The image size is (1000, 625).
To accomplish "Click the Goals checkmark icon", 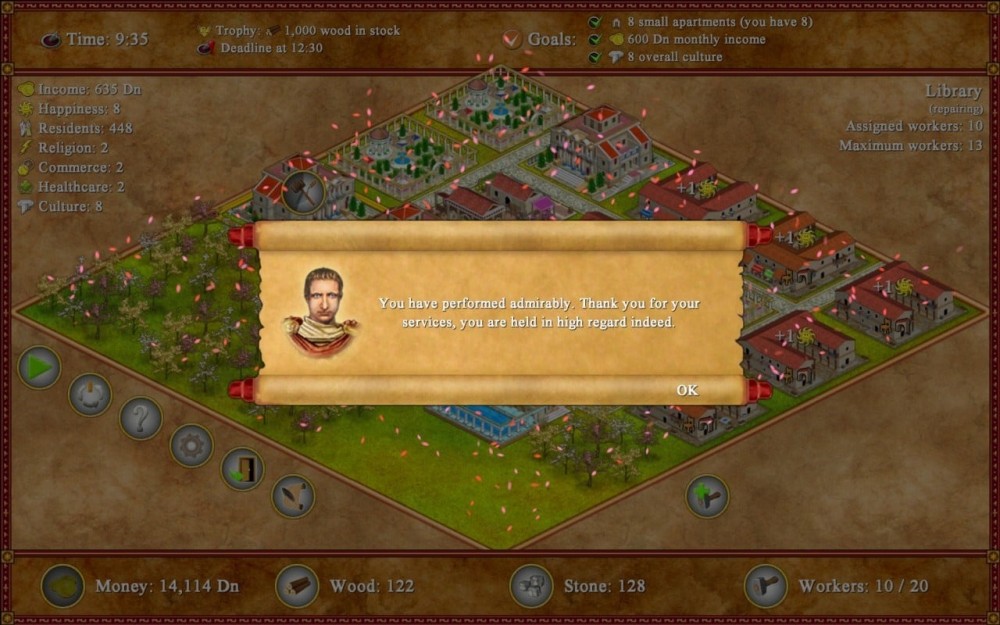I will pyautogui.click(x=512, y=39).
